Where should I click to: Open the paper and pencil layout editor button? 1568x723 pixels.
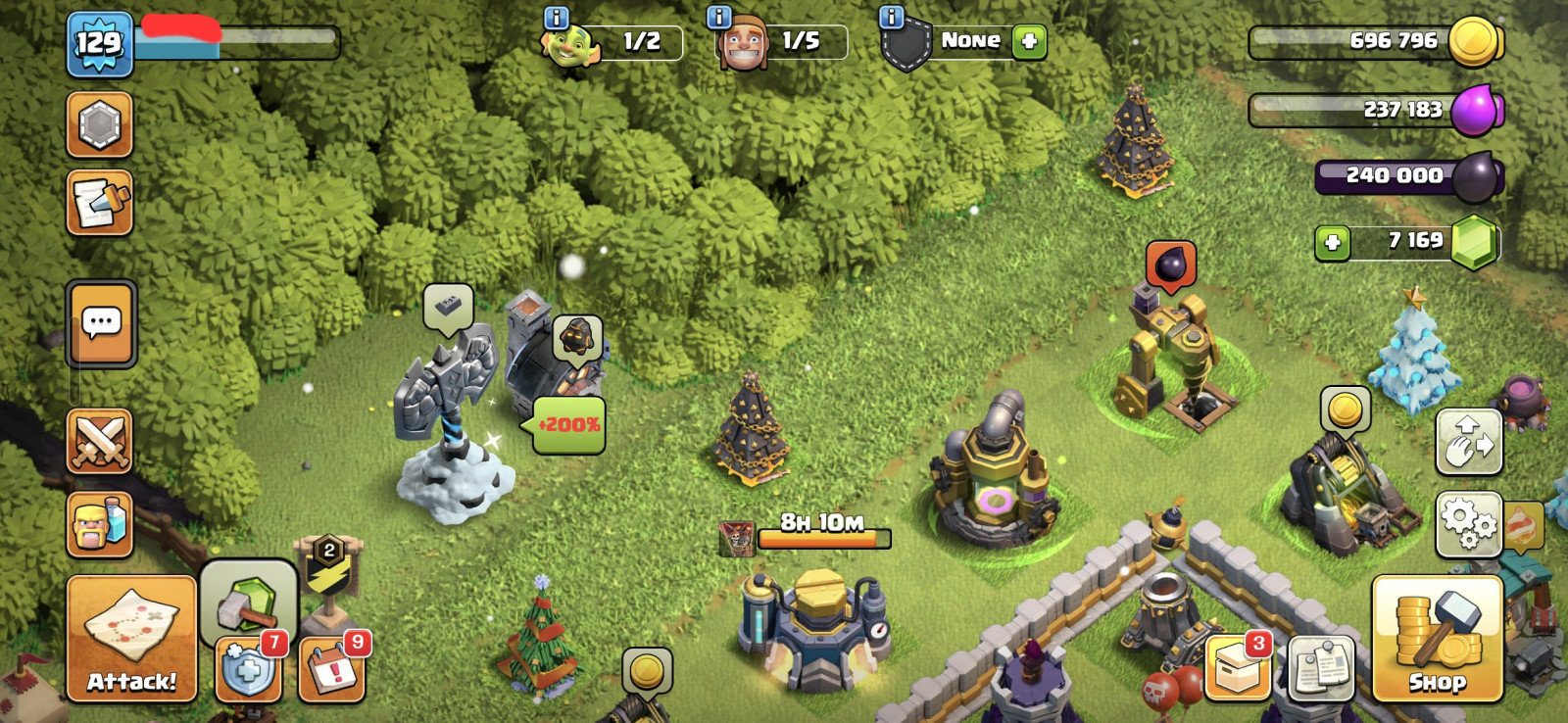pos(100,204)
